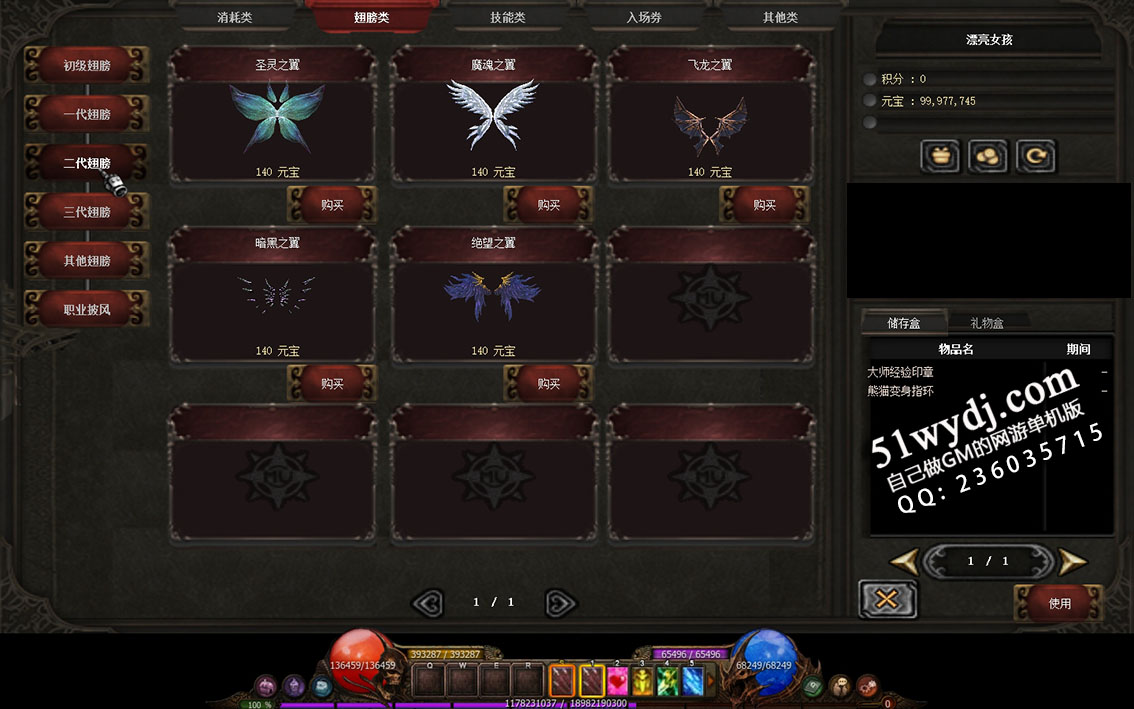Select 大师经验印章 in the storage list
Screen dimensions: 1134x709
[x=900, y=372]
